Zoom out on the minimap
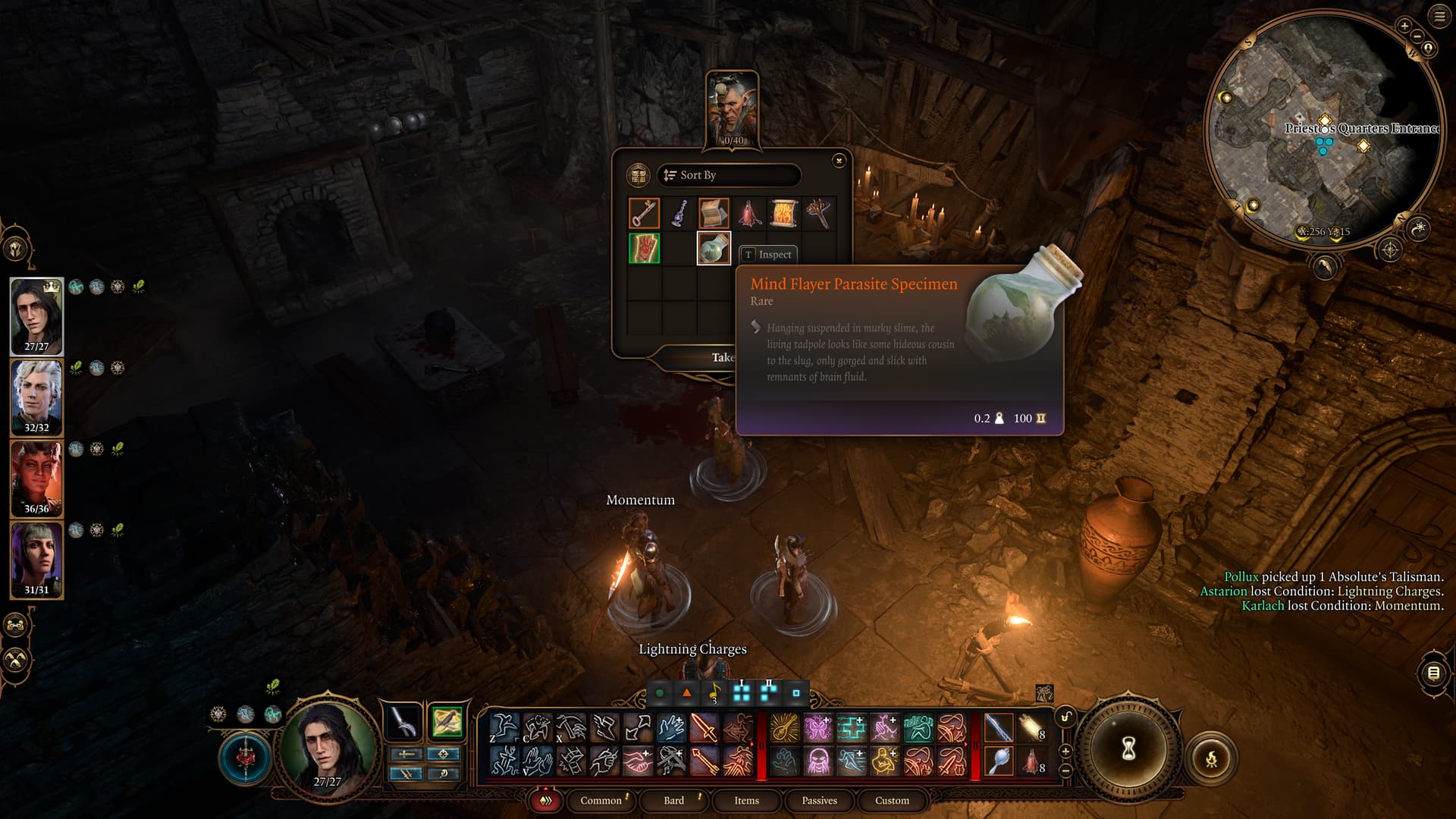Image resolution: width=1456 pixels, height=819 pixels. (1417, 36)
